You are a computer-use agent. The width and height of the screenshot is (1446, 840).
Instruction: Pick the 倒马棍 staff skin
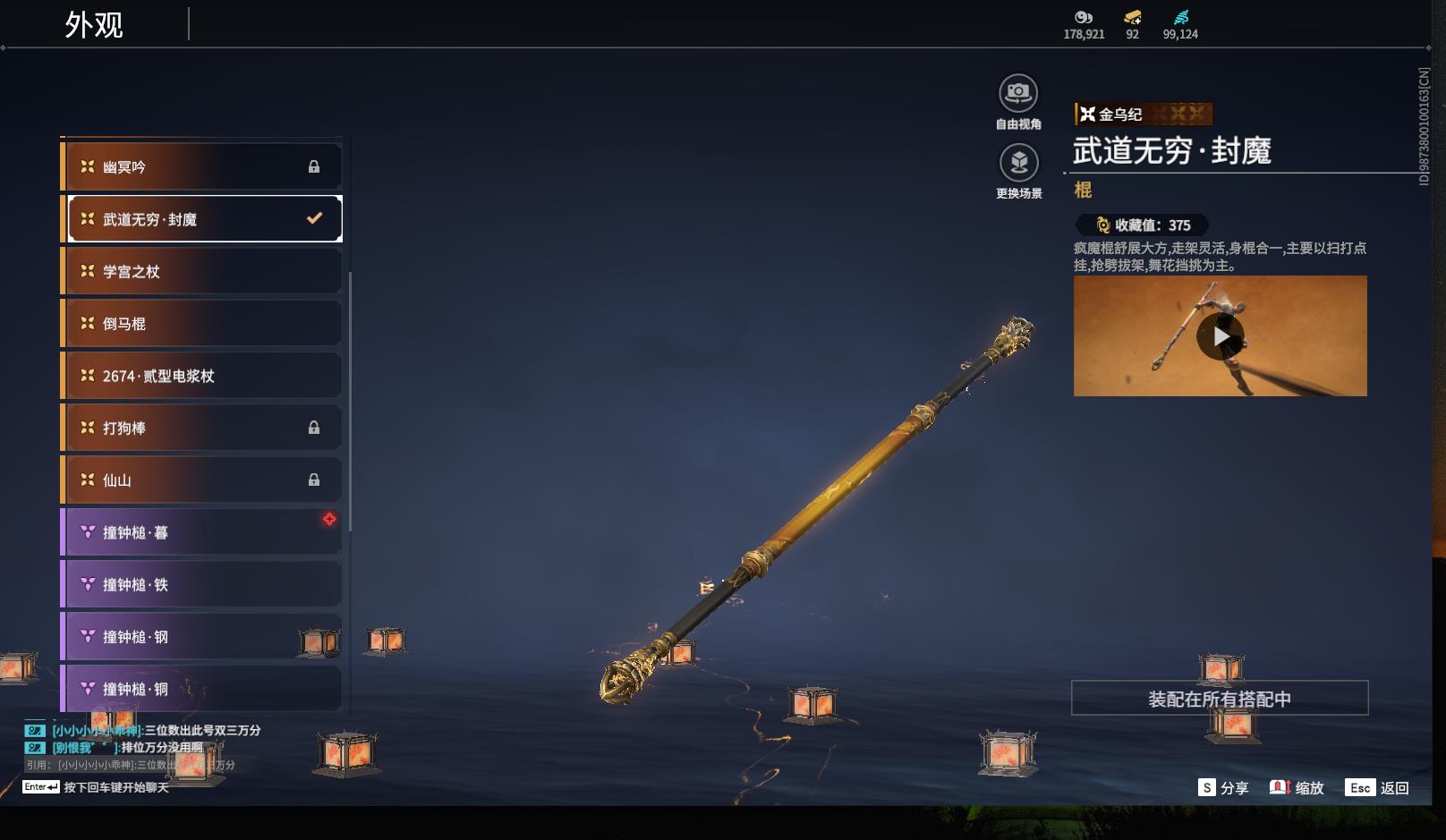point(202,324)
